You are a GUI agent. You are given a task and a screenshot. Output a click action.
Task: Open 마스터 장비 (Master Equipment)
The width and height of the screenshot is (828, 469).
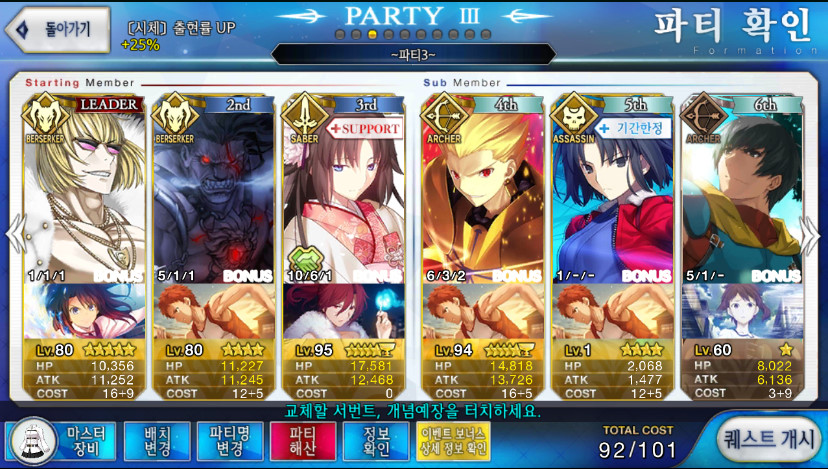[62, 441]
